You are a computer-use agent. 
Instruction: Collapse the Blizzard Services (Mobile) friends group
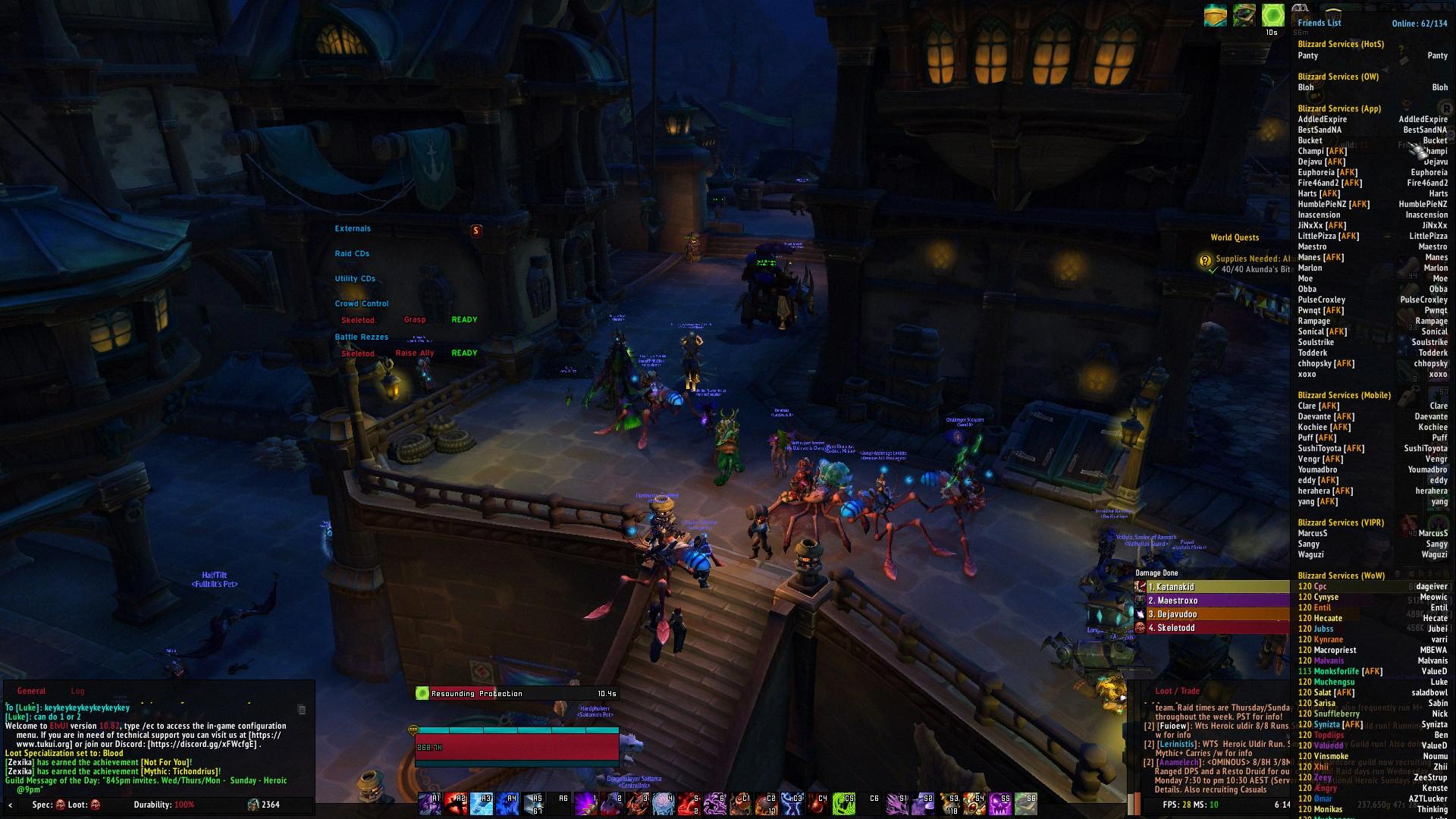[x=1344, y=395]
